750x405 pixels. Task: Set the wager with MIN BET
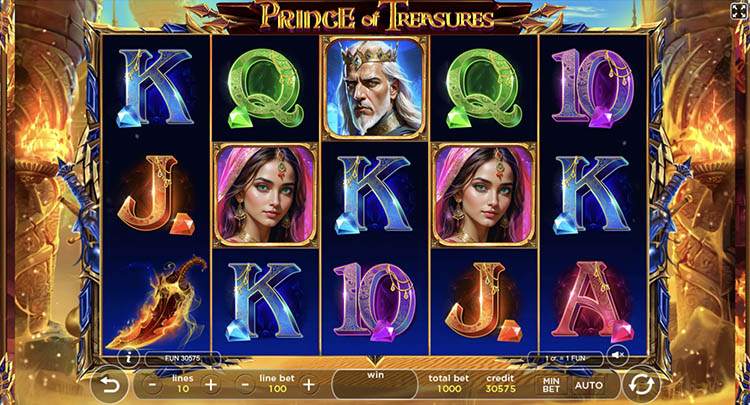(551, 385)
